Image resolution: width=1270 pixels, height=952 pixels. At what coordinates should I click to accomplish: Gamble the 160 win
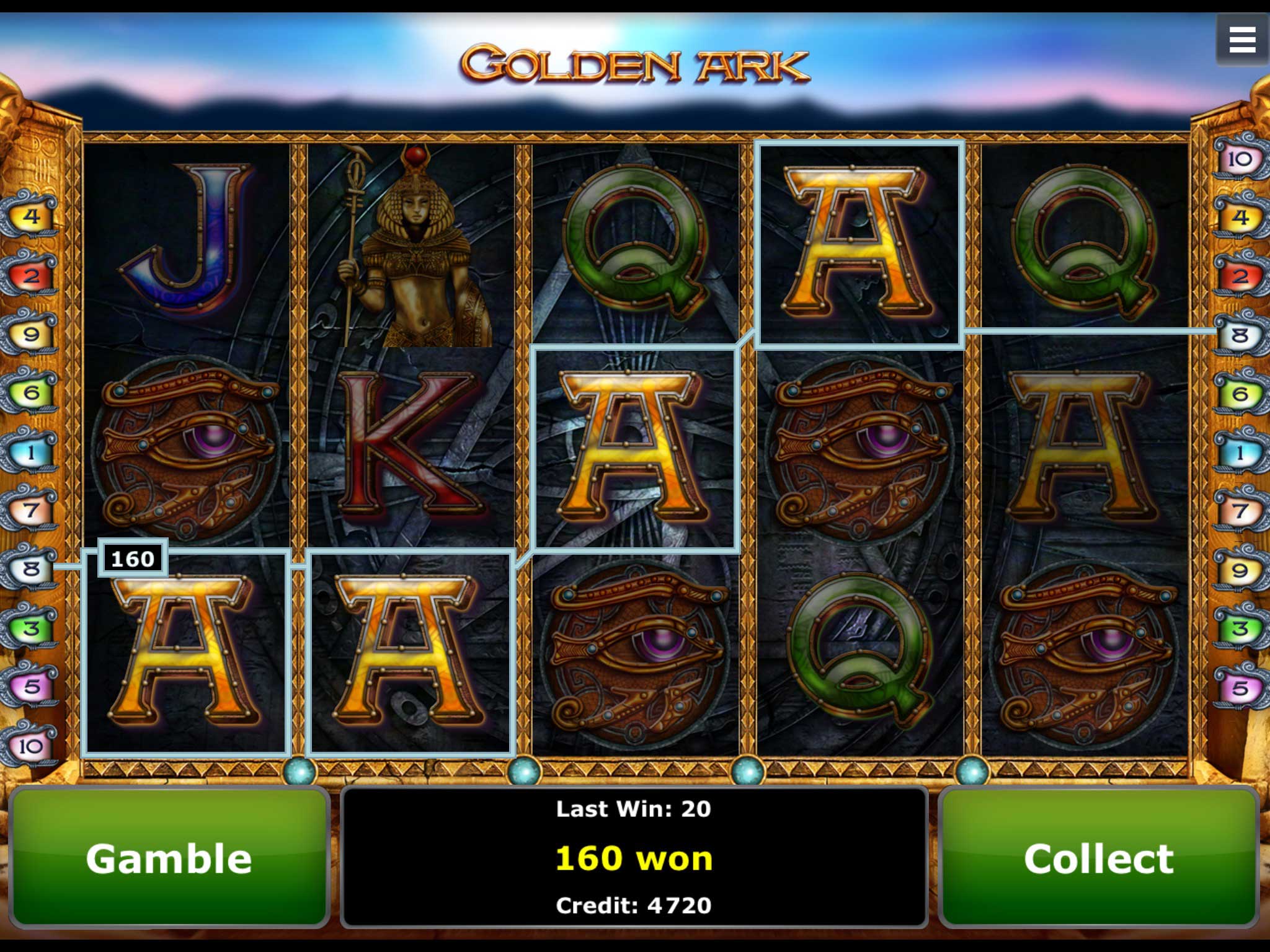coord(169,858)
